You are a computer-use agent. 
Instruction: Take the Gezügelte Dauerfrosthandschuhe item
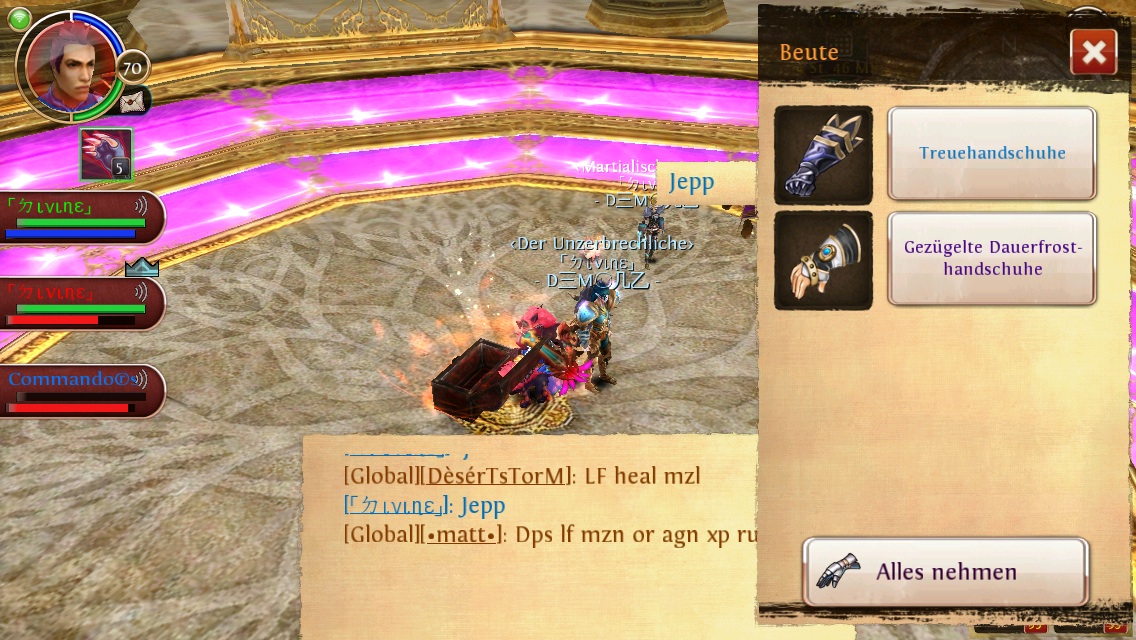[991, 258]
